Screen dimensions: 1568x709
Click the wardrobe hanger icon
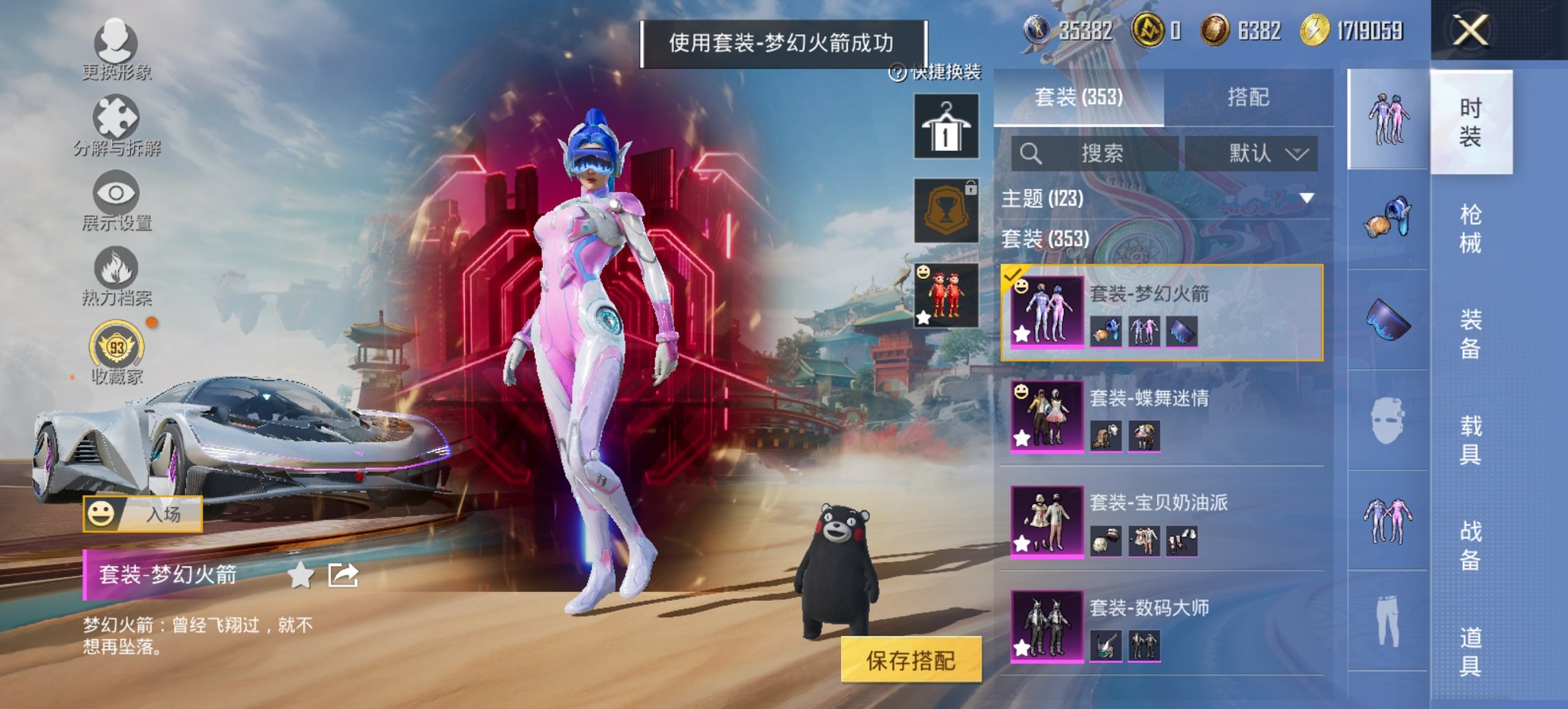946,127
